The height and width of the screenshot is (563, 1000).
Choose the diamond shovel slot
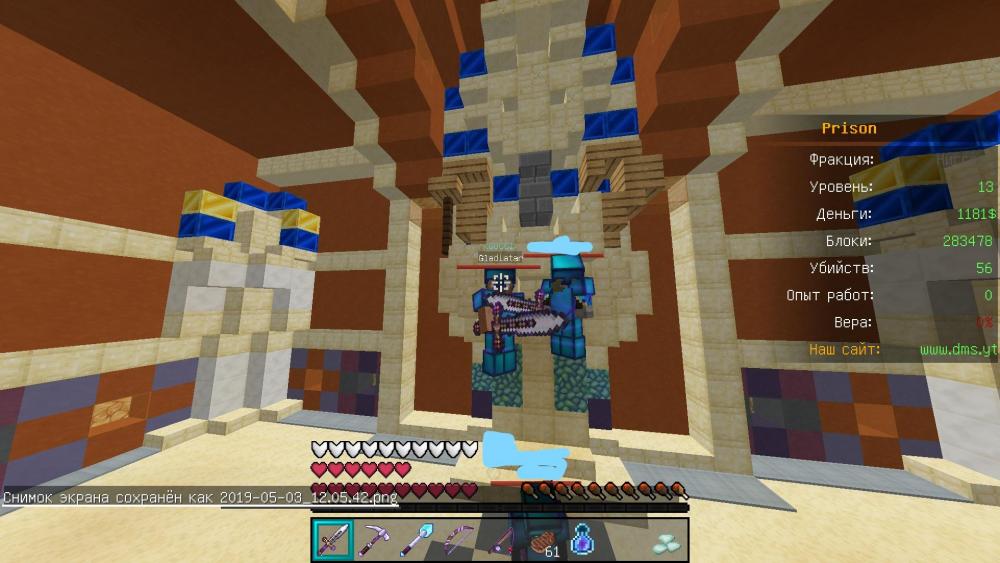pyautogui.click(x=417, y=540)
